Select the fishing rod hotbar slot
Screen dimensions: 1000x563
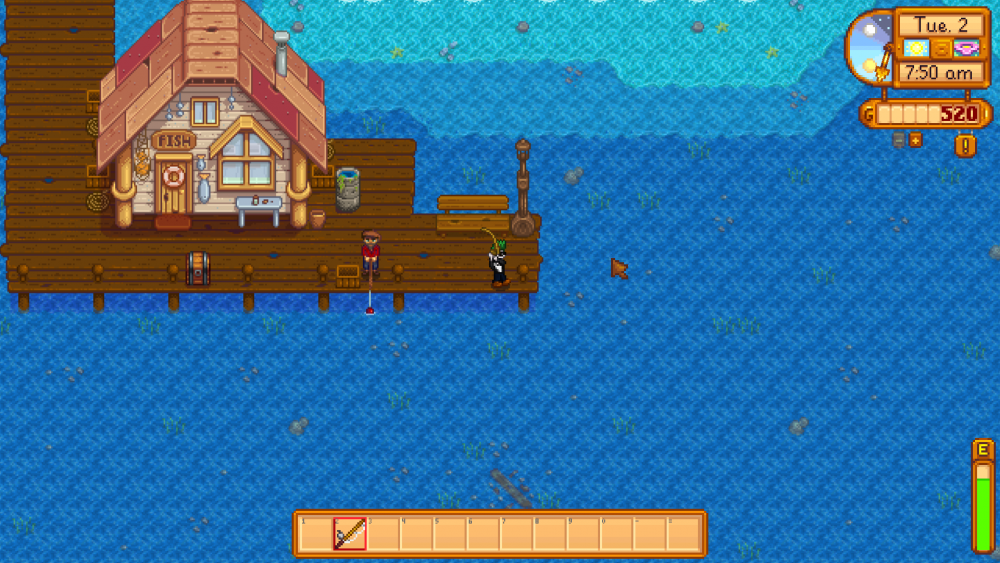(x=349, y=534)
